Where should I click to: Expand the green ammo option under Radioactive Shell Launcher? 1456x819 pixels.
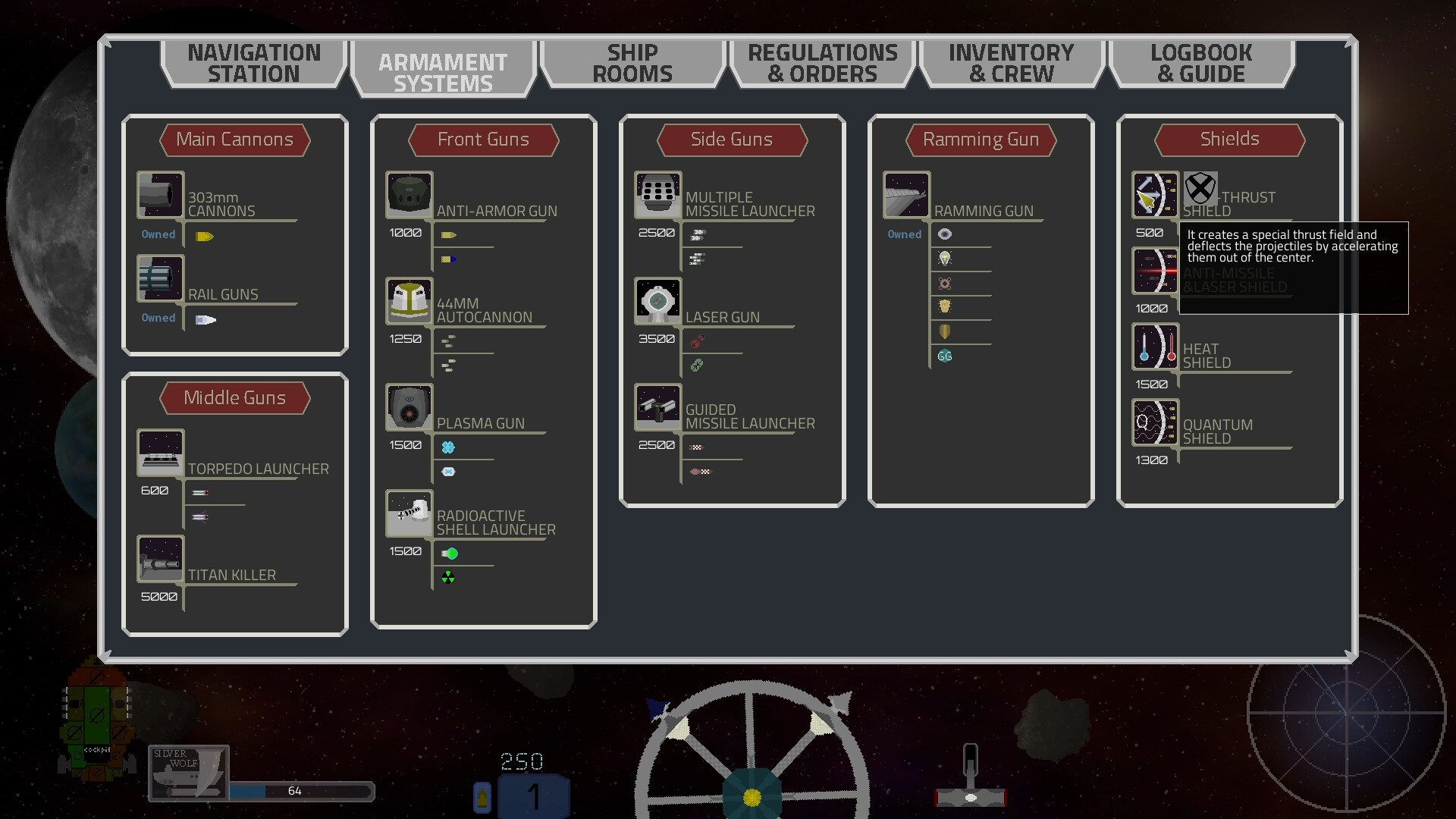pos(451,553)
